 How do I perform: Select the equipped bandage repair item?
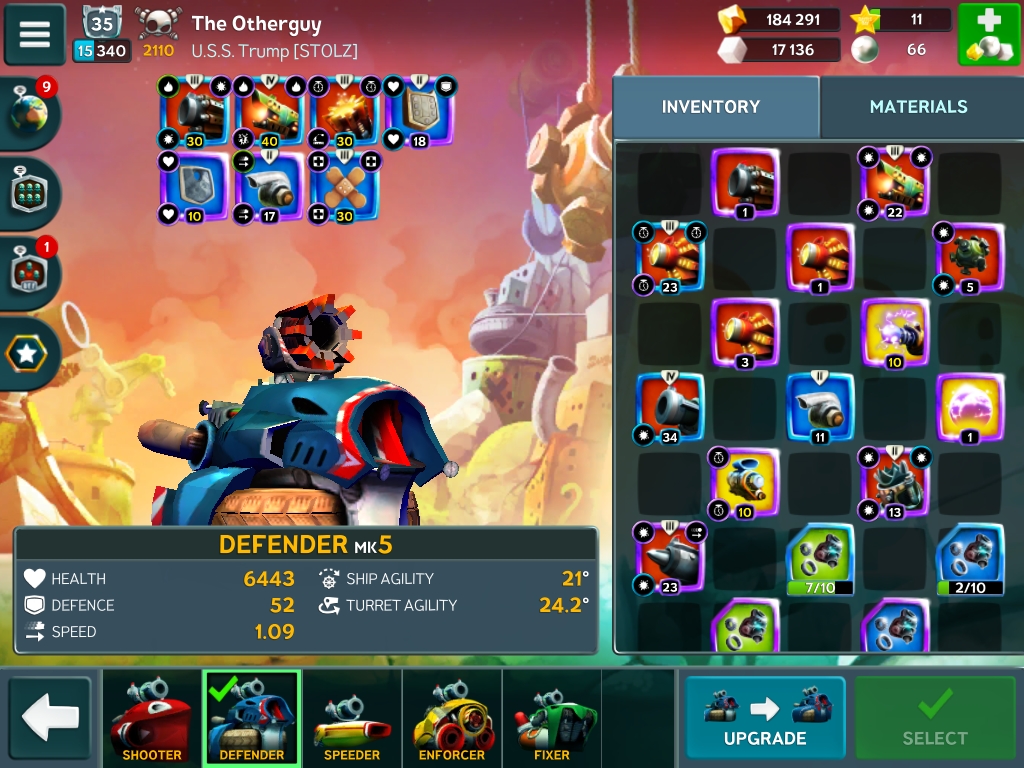tap(345, 186)
